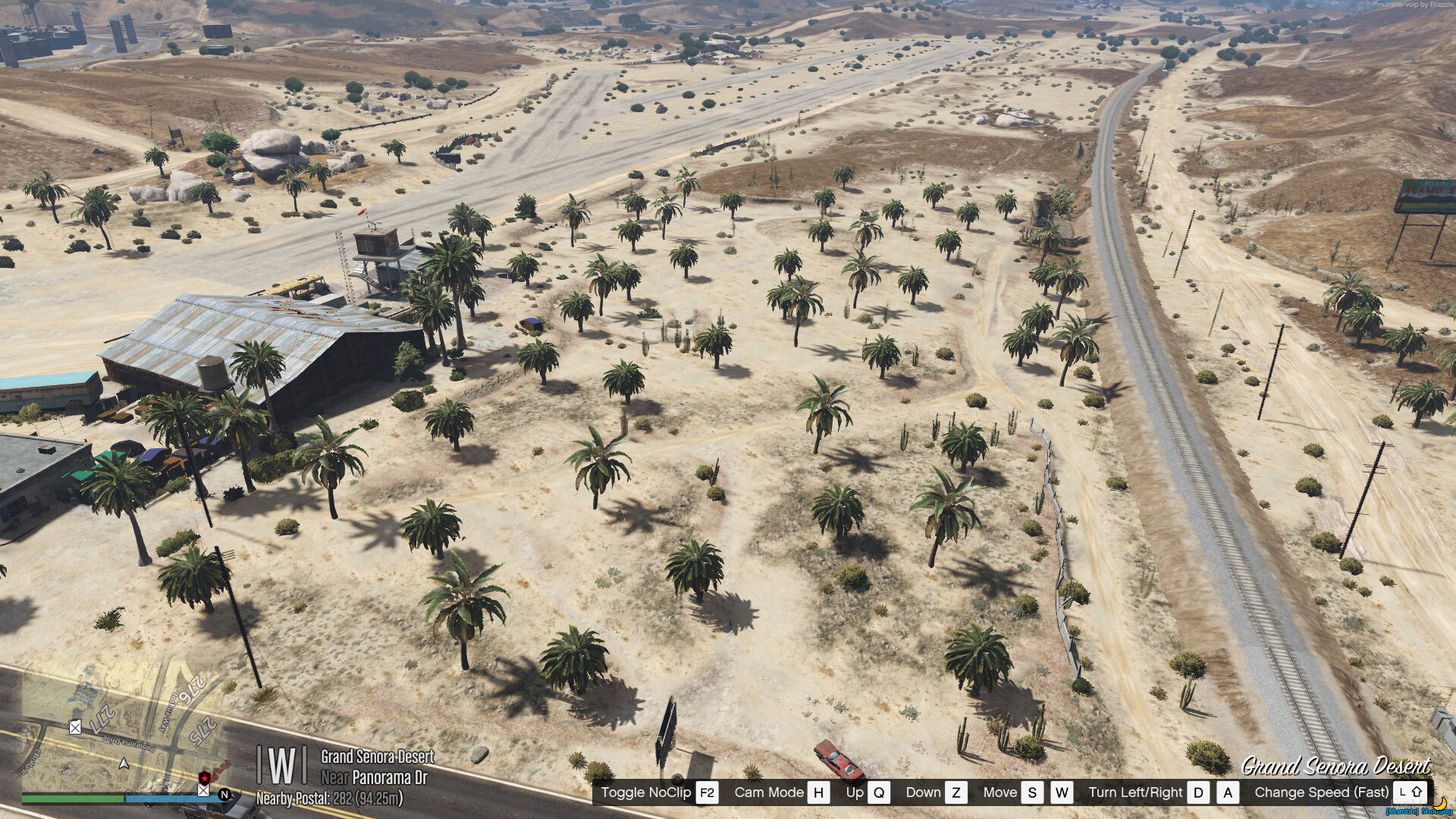Select the Move entry in the keybind bar
The image size is (1456, 819).
(x=1002, y=792)
